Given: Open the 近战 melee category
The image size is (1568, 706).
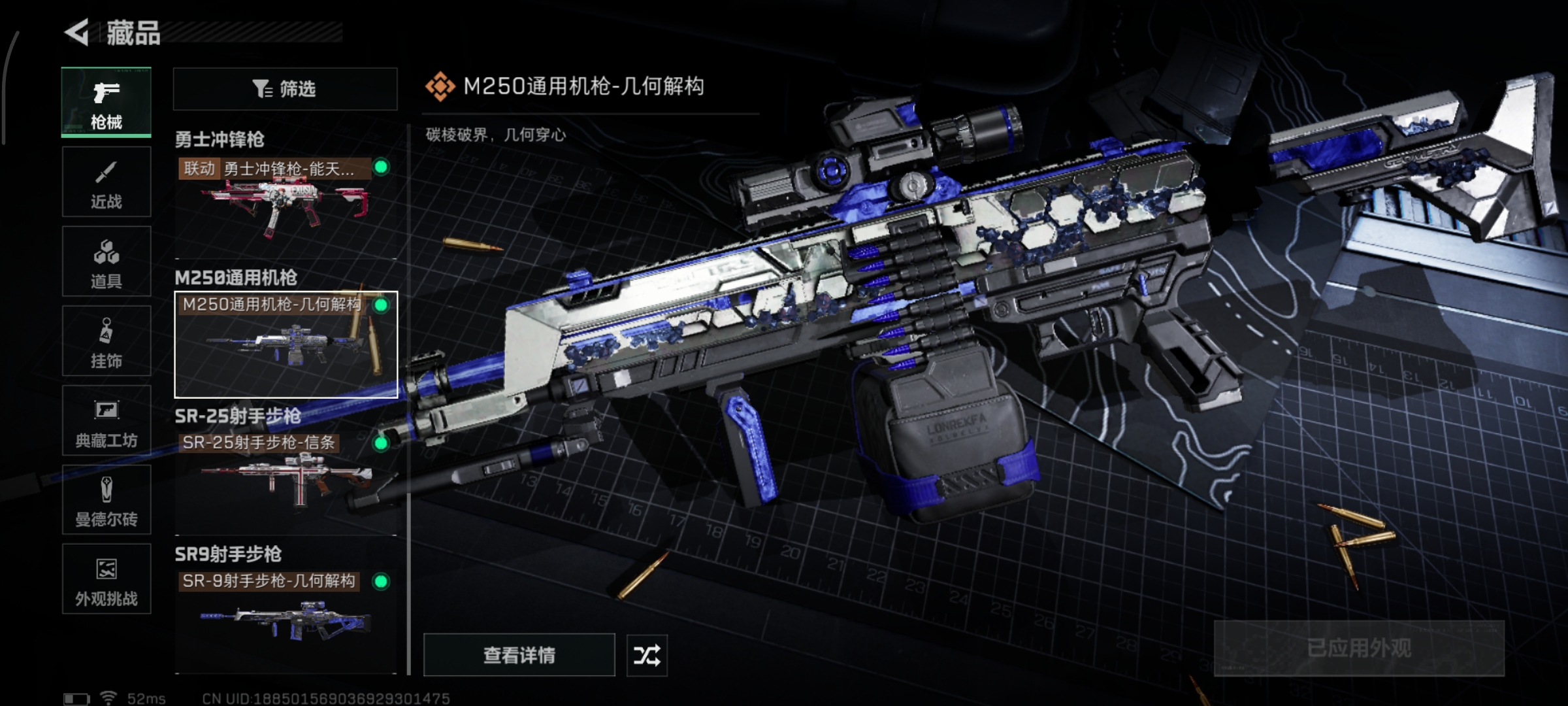Looking at the screenshot, I should 106,182.
